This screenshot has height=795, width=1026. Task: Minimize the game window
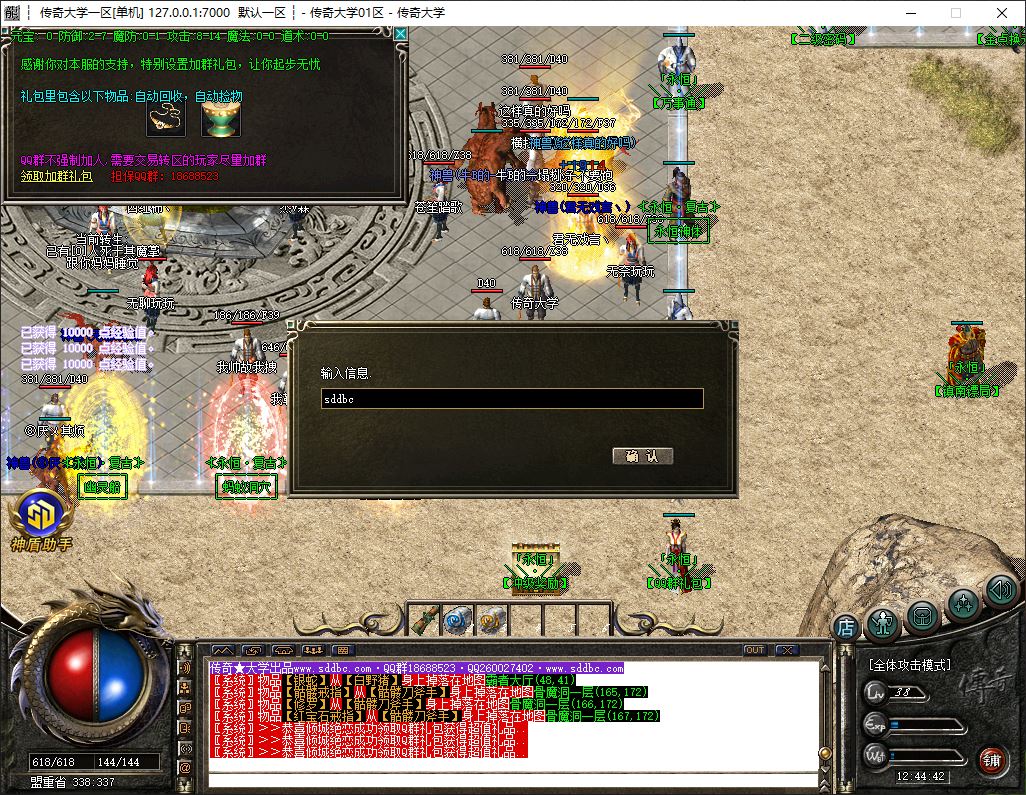point(910,13)
